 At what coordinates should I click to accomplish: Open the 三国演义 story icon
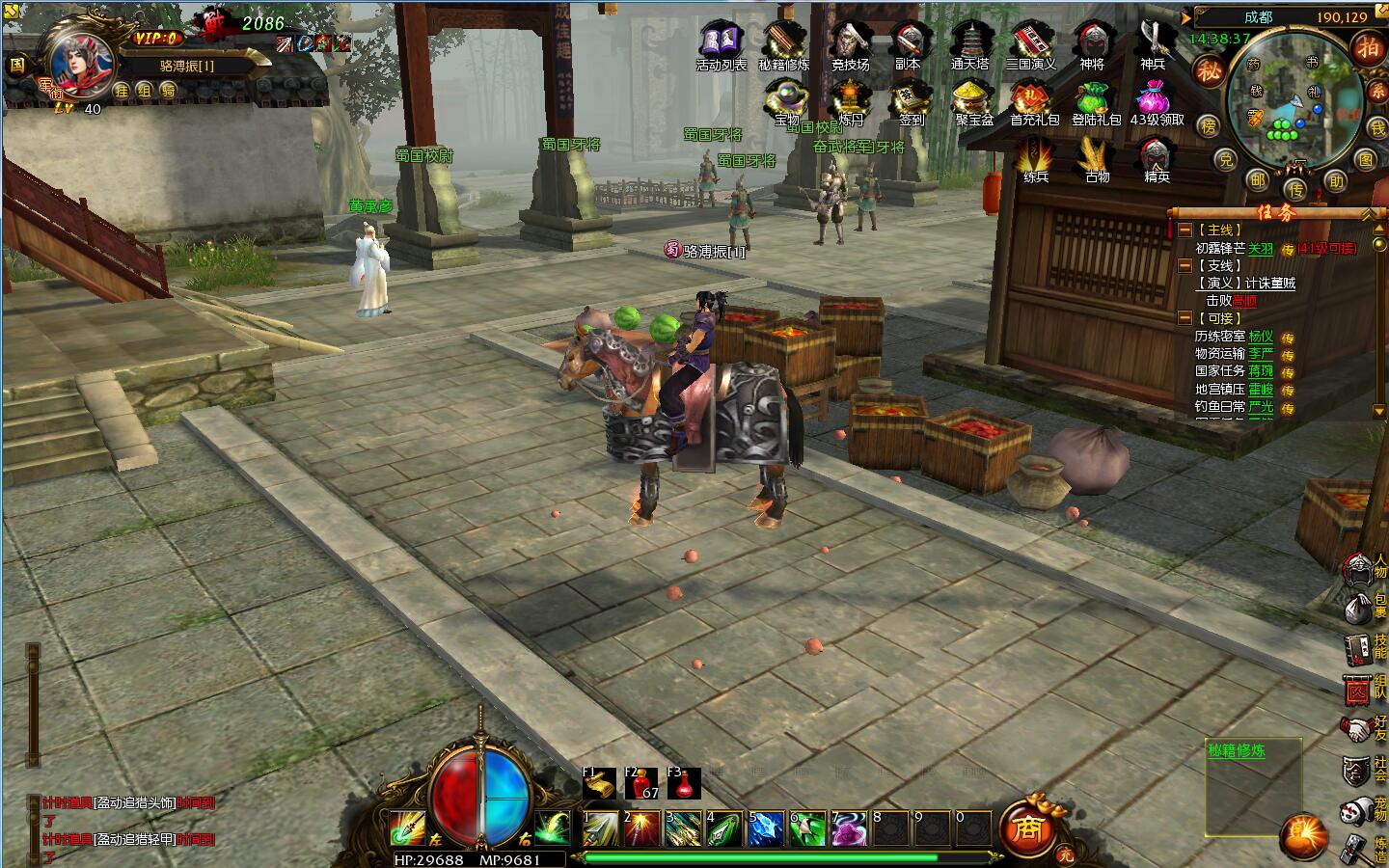1030,43
